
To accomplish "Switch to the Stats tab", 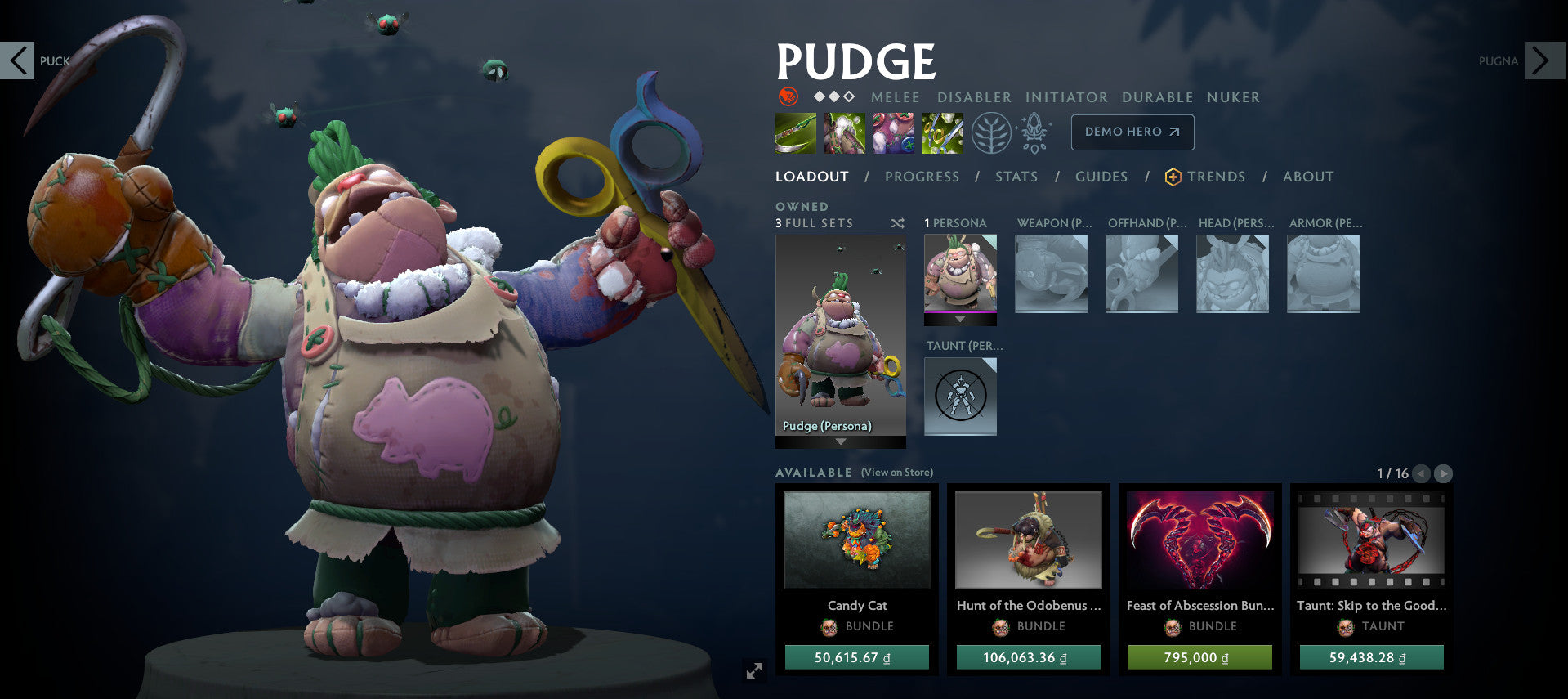I will 1016,177.
